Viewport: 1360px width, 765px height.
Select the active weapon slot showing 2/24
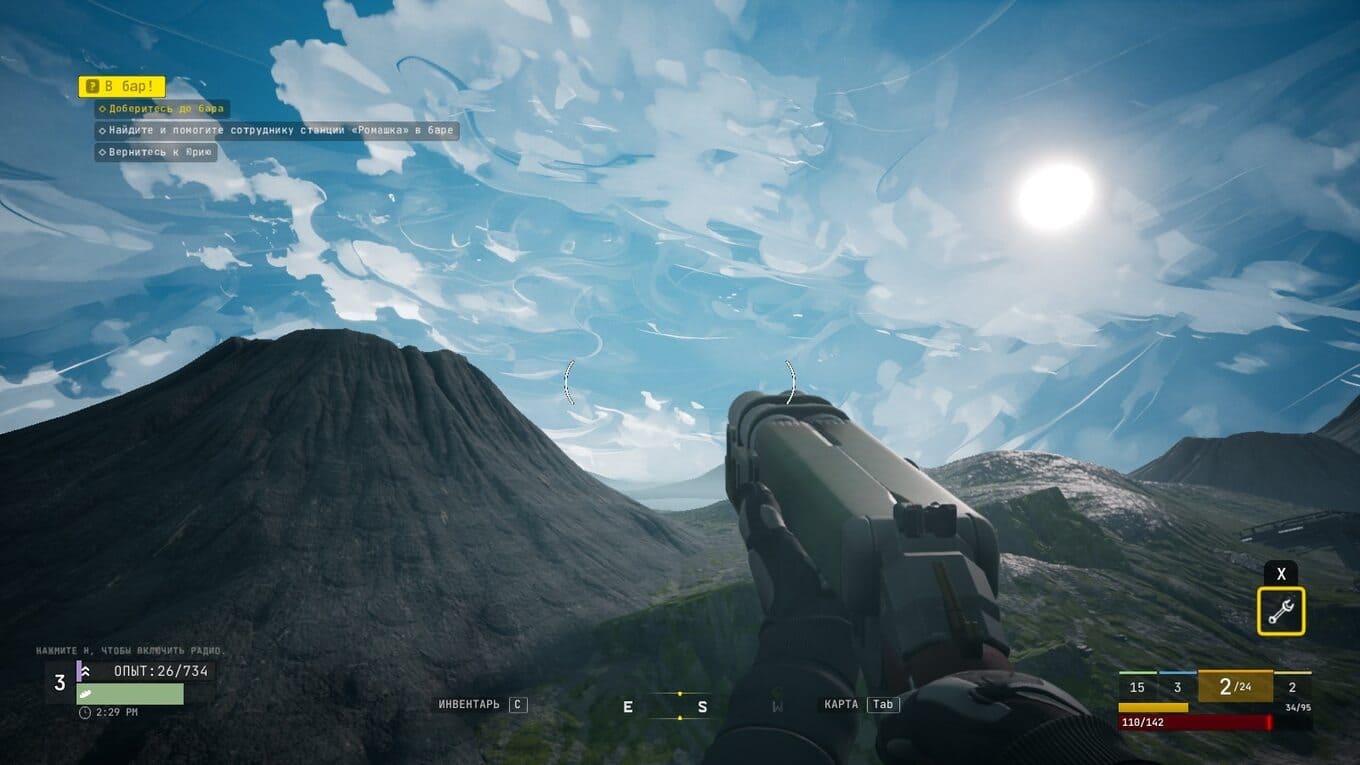tap(1235, 687)
